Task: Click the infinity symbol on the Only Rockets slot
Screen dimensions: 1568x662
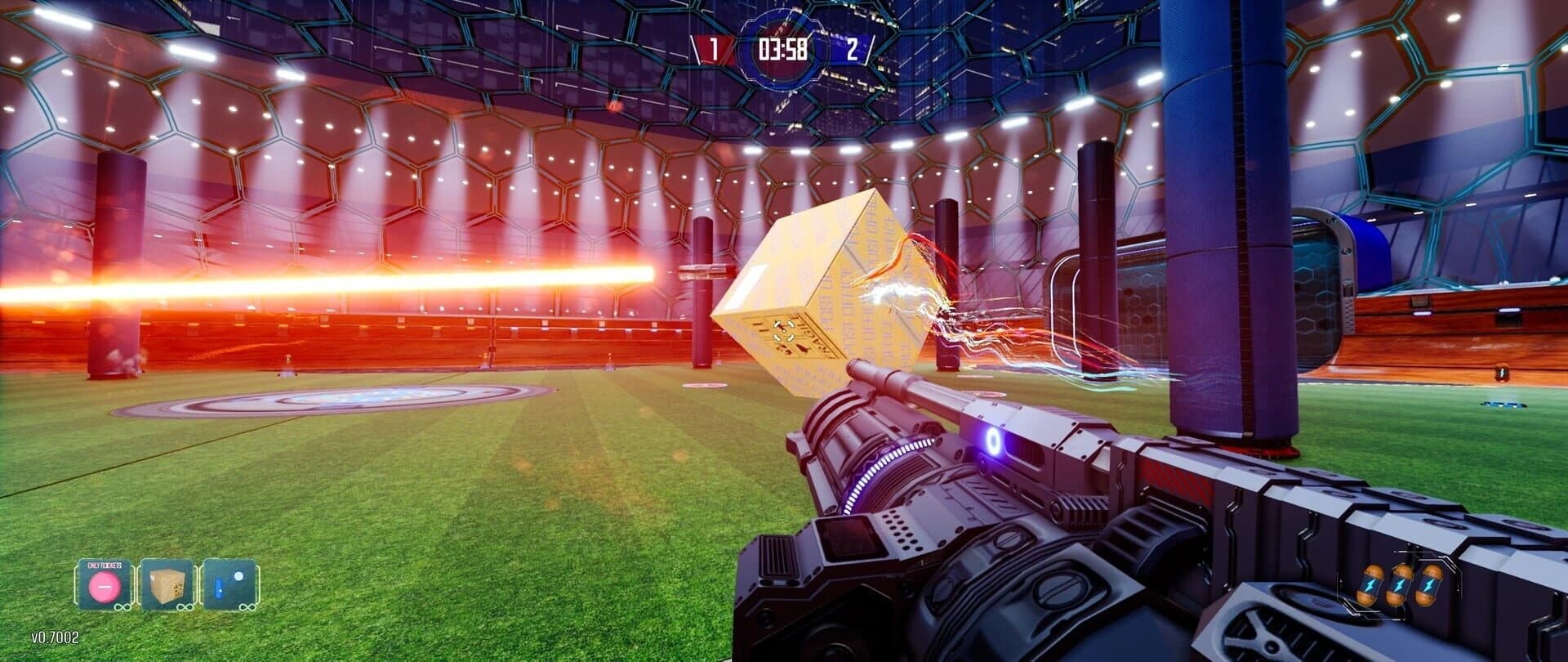Action: [122, 607]
